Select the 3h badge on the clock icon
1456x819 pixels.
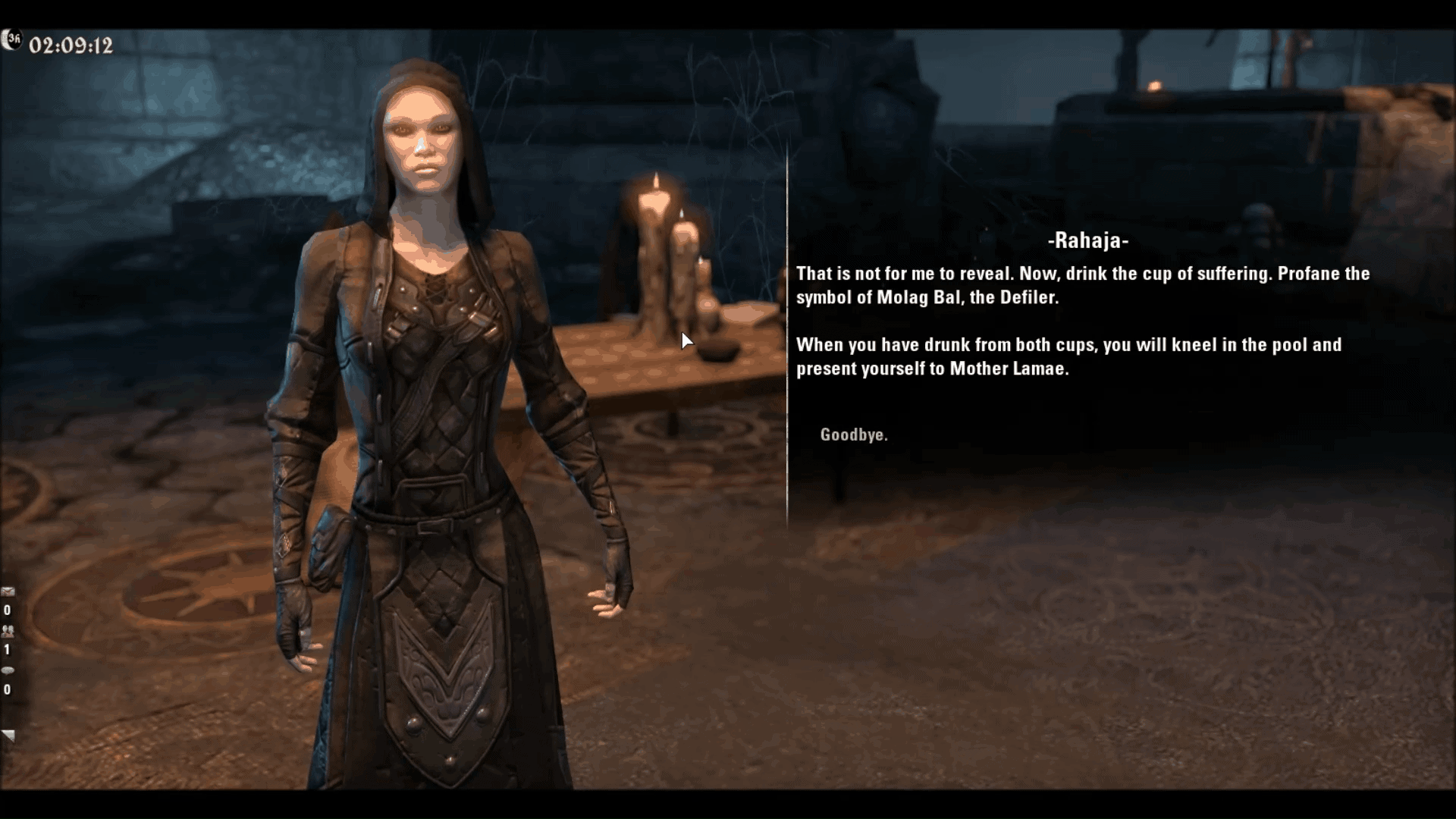click(x=14, y=39)
